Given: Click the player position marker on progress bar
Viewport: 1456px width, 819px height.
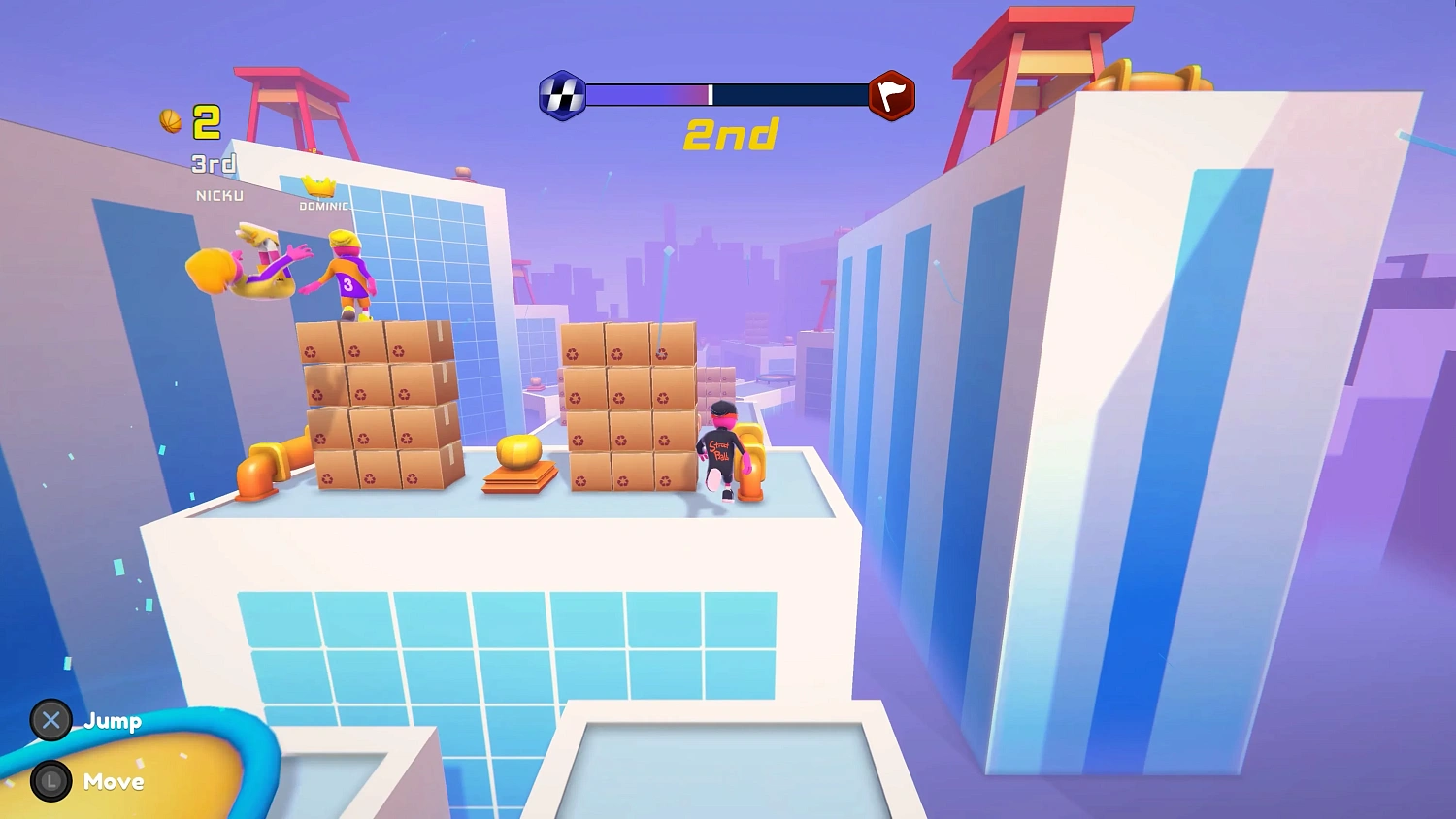Looking at the screenshot, I should (x=711, y=94).
